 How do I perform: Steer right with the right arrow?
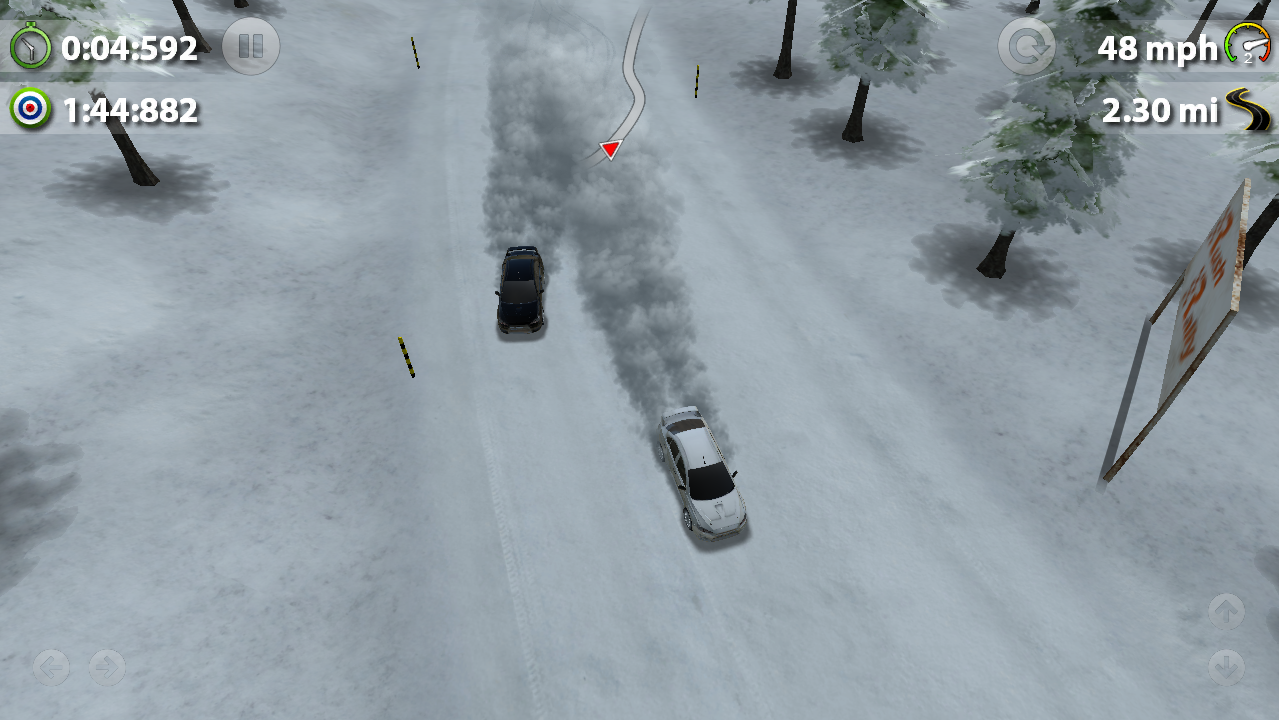click(107, 666)
